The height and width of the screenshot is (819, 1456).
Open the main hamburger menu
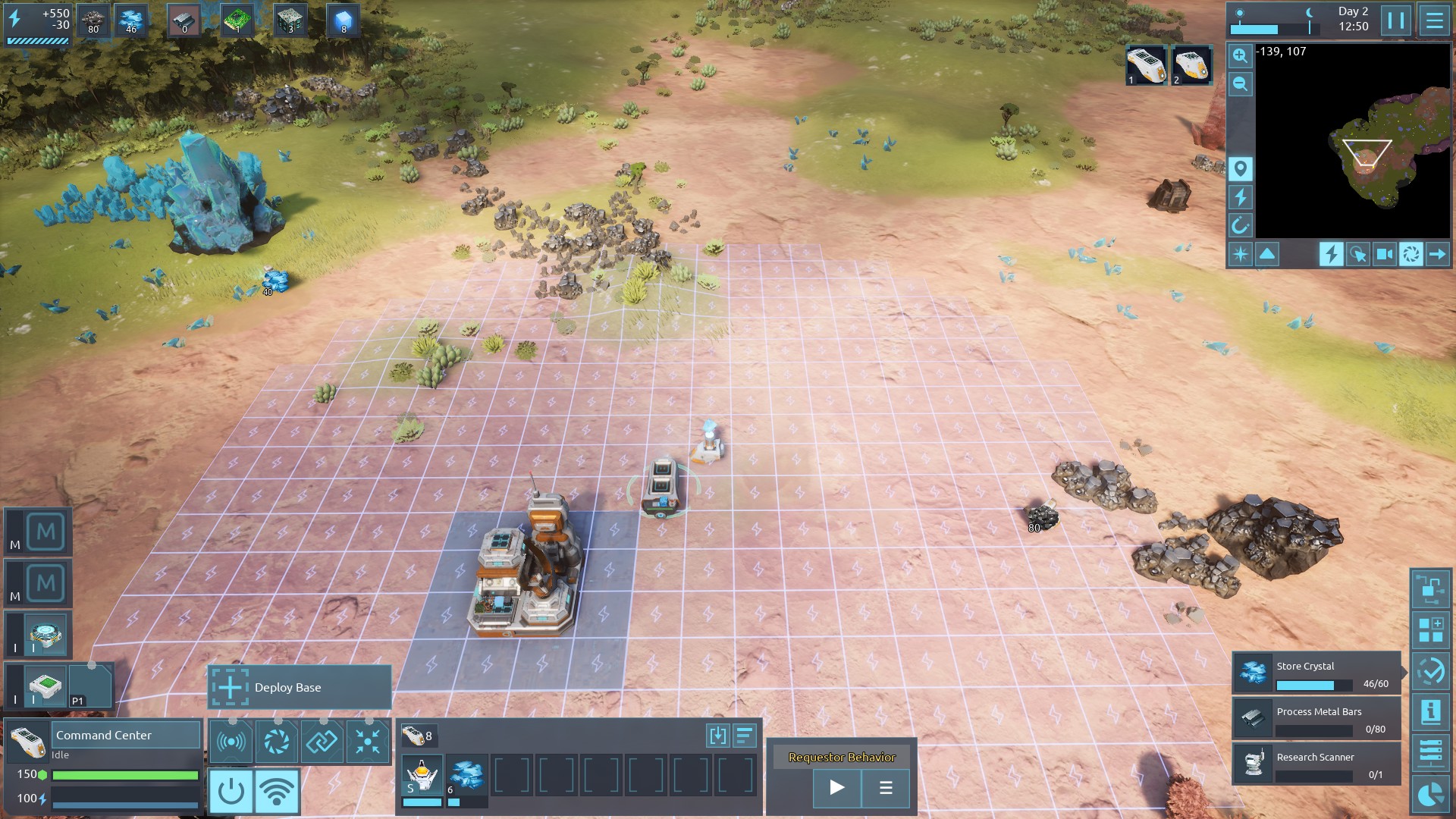pos(1434,20)
